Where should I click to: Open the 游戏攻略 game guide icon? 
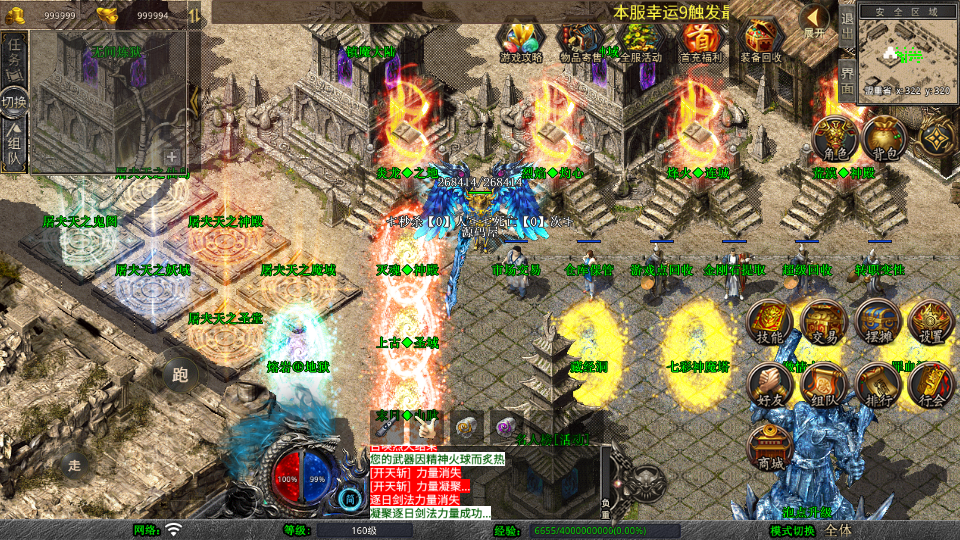point(521,40)
